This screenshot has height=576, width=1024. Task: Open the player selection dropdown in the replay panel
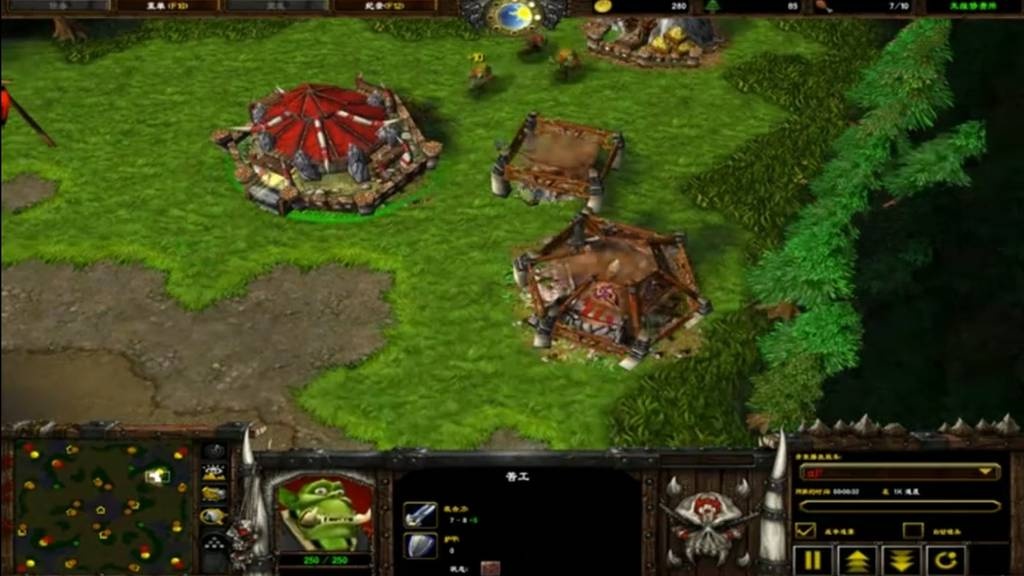(x=898, y=472)
